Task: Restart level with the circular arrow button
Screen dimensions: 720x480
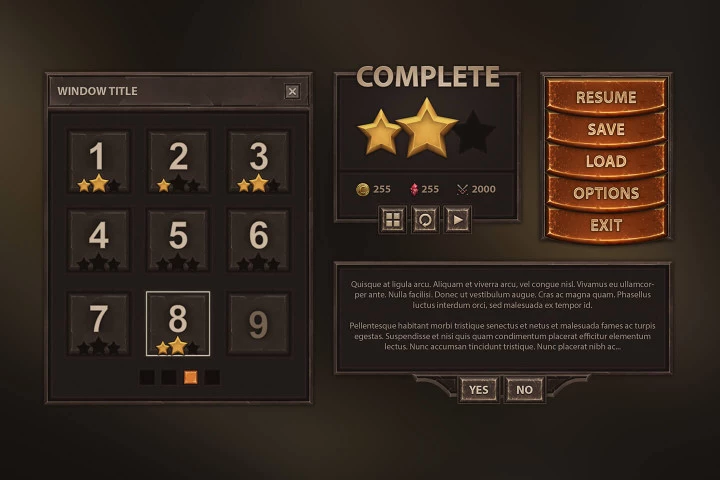Action: click(426, 219)
